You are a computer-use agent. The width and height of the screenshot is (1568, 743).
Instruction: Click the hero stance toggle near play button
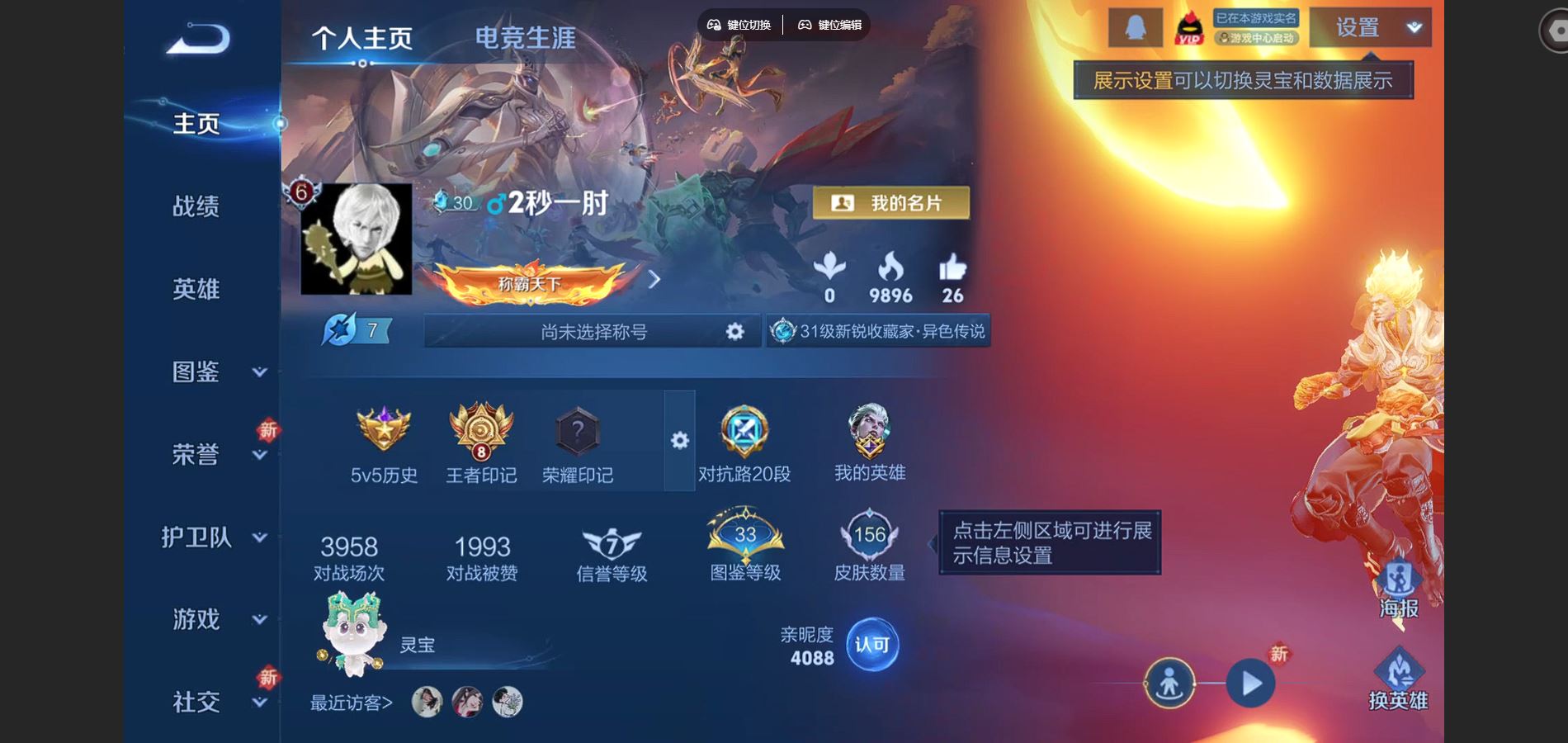[x=1171, y=684]
